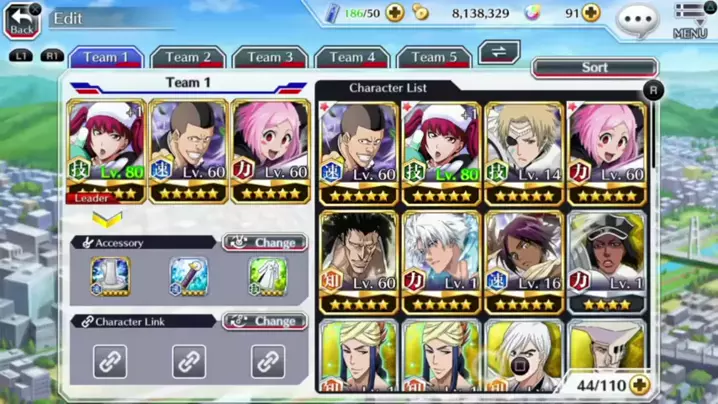718x404 pixels.
Task: Switch to the Team 2 tab
Action: coord(188,58)
